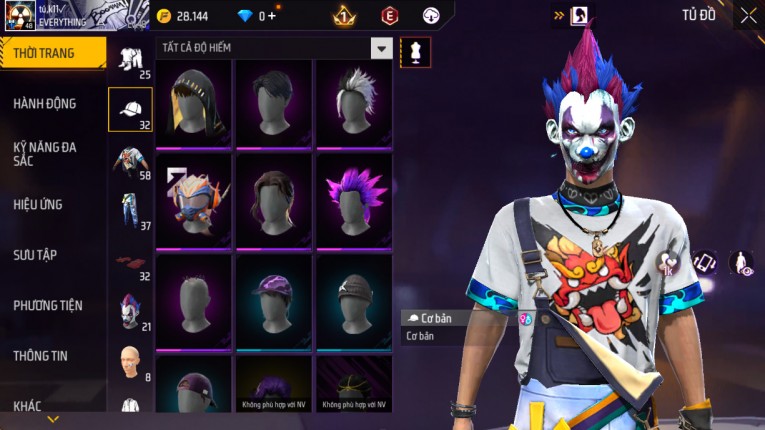Toggle the mannequin preview button
This screenshot has height=430, width=765.
[x=415, y=52]
